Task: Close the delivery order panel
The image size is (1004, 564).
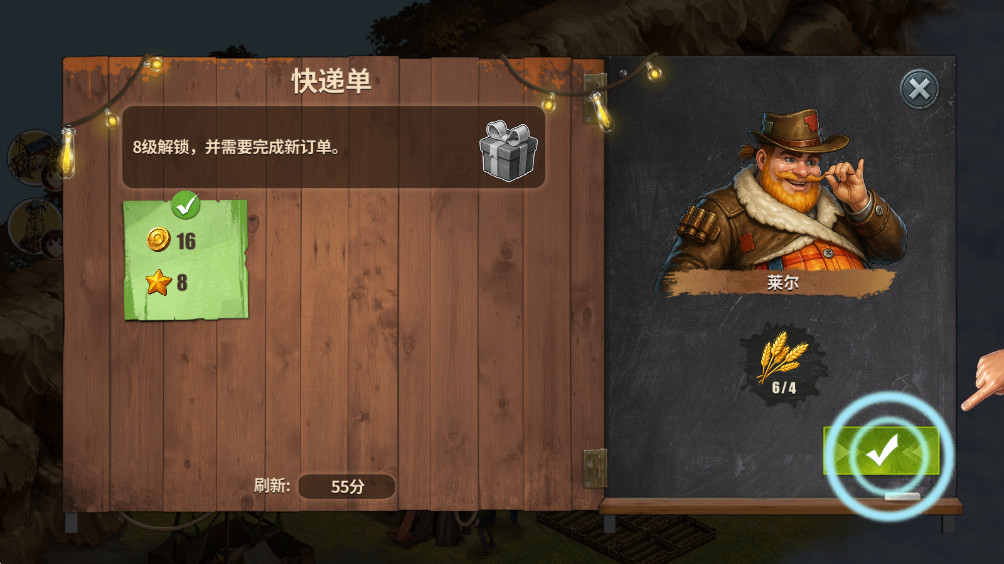Action: point(918,89)
